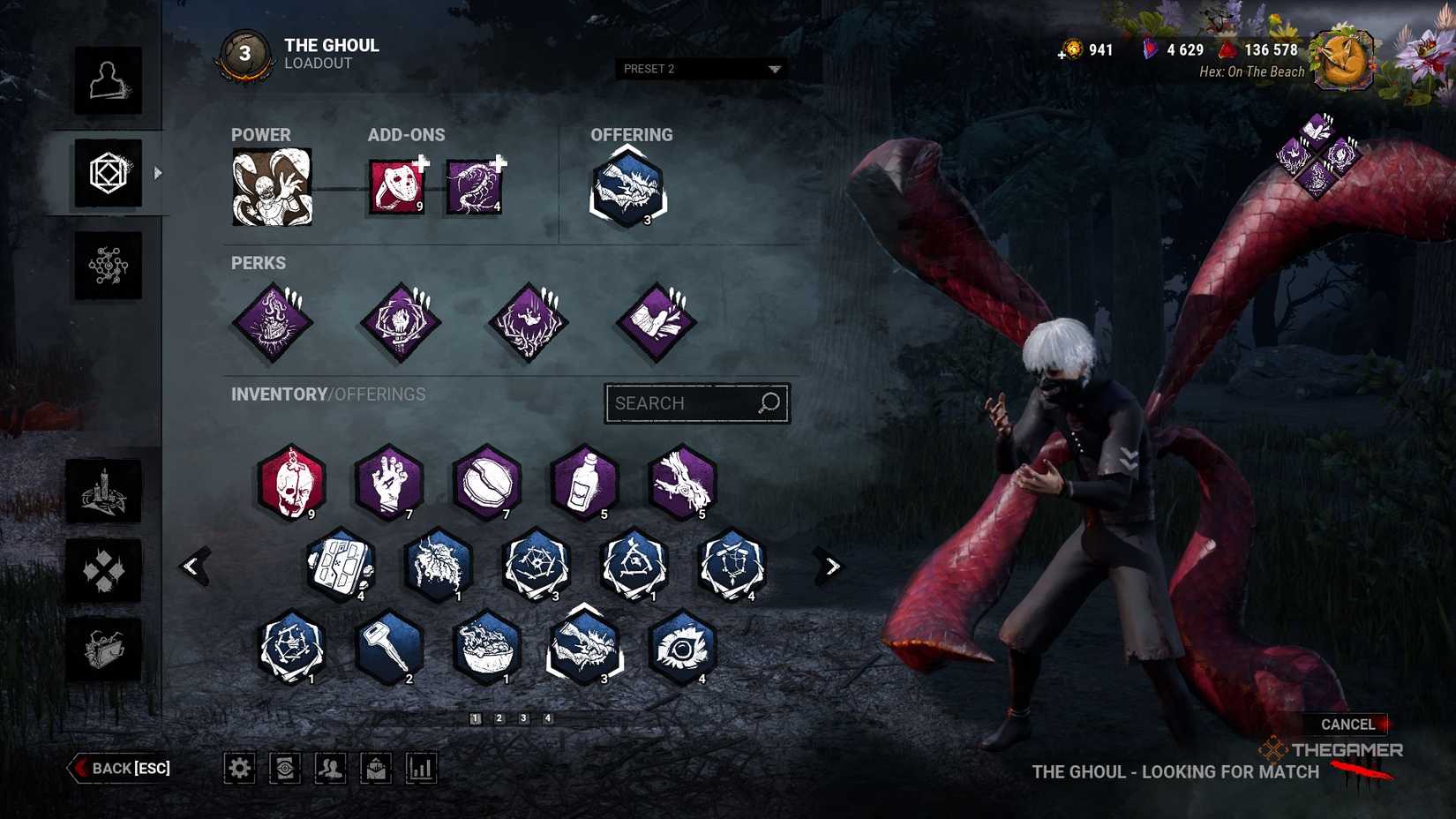Open the friends list icon
Viewport: 1456px width, 819px height.
point(331,768)
